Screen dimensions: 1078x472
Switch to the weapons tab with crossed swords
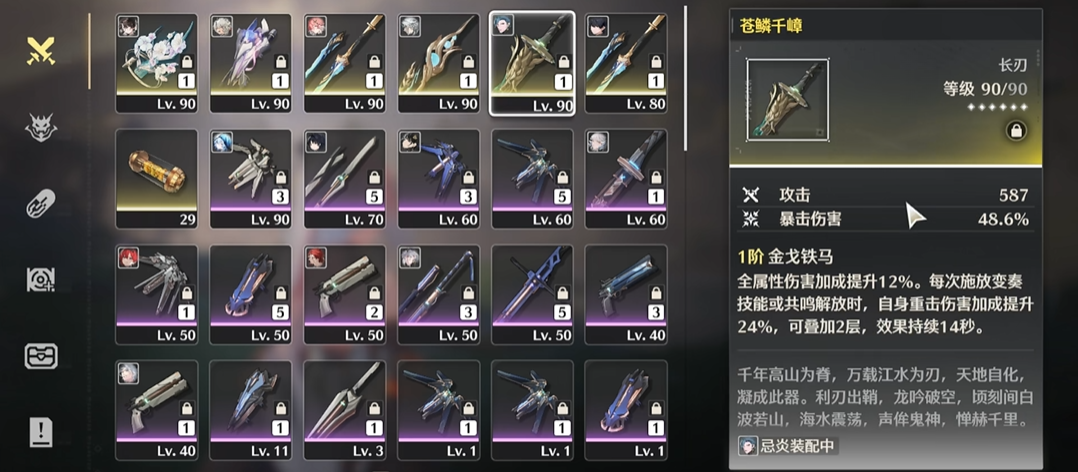point(41,50)
